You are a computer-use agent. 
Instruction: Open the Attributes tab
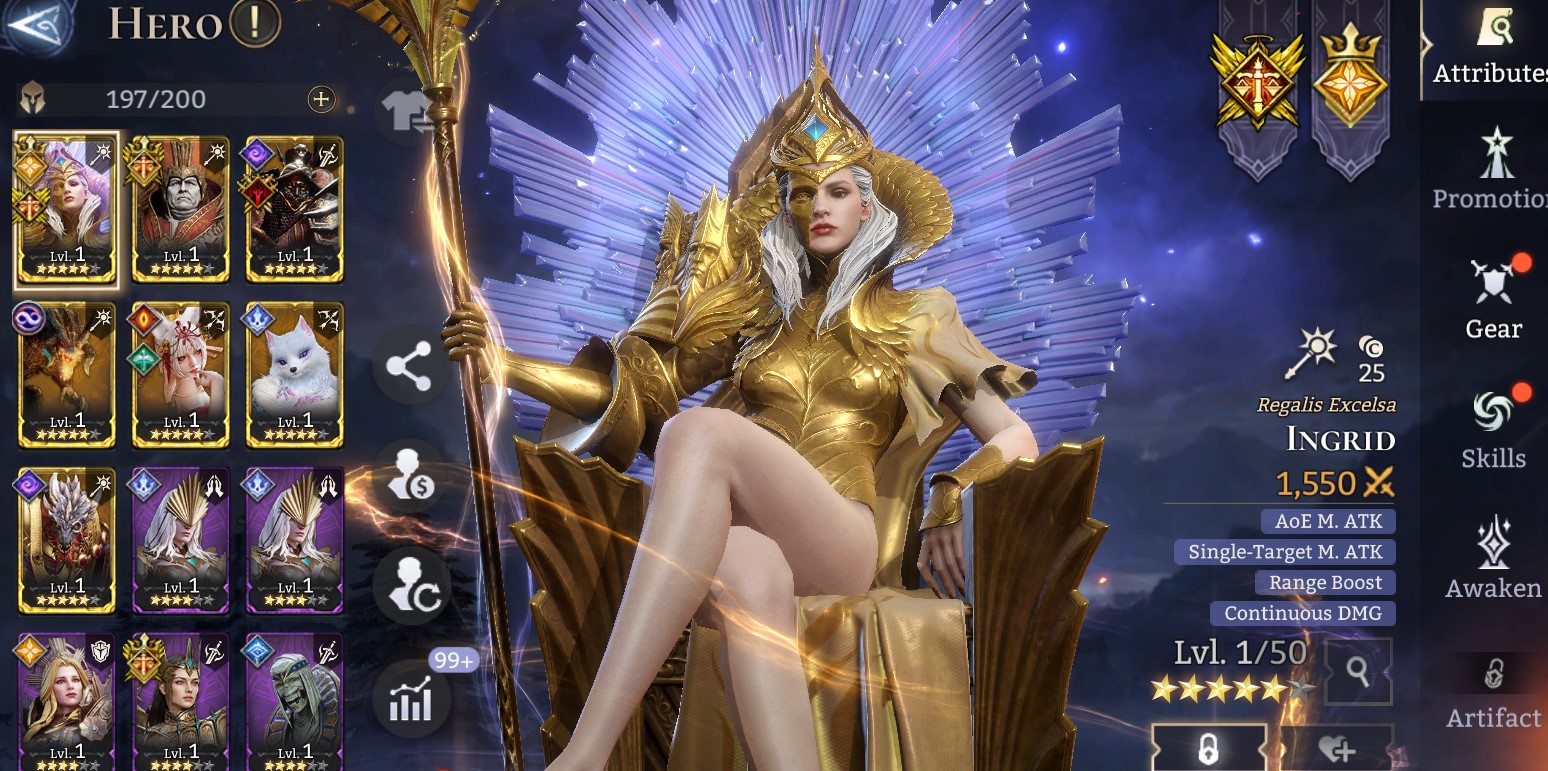[1492, 48]
